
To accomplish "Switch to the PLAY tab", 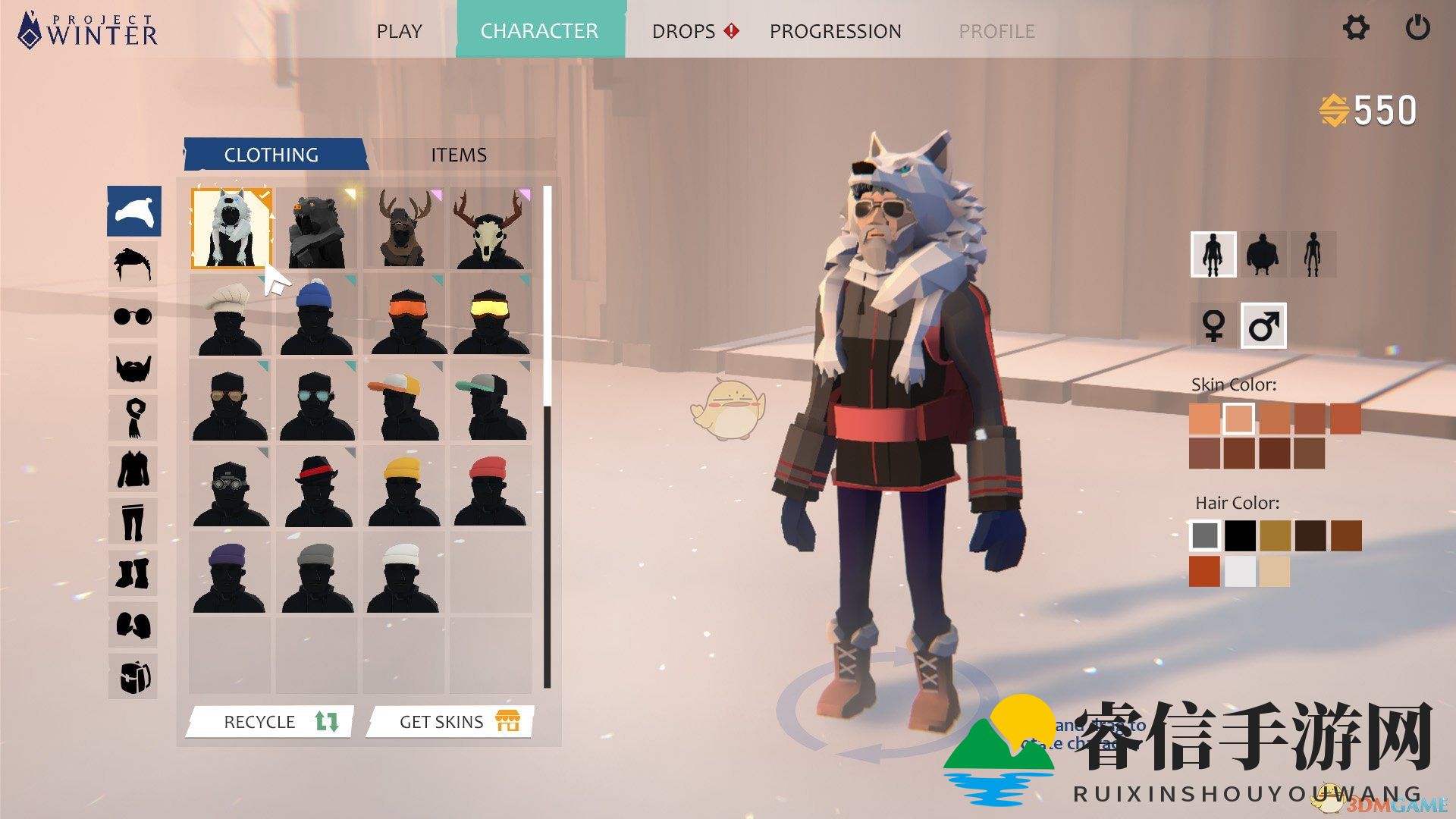I will click(x=399, y=31).
